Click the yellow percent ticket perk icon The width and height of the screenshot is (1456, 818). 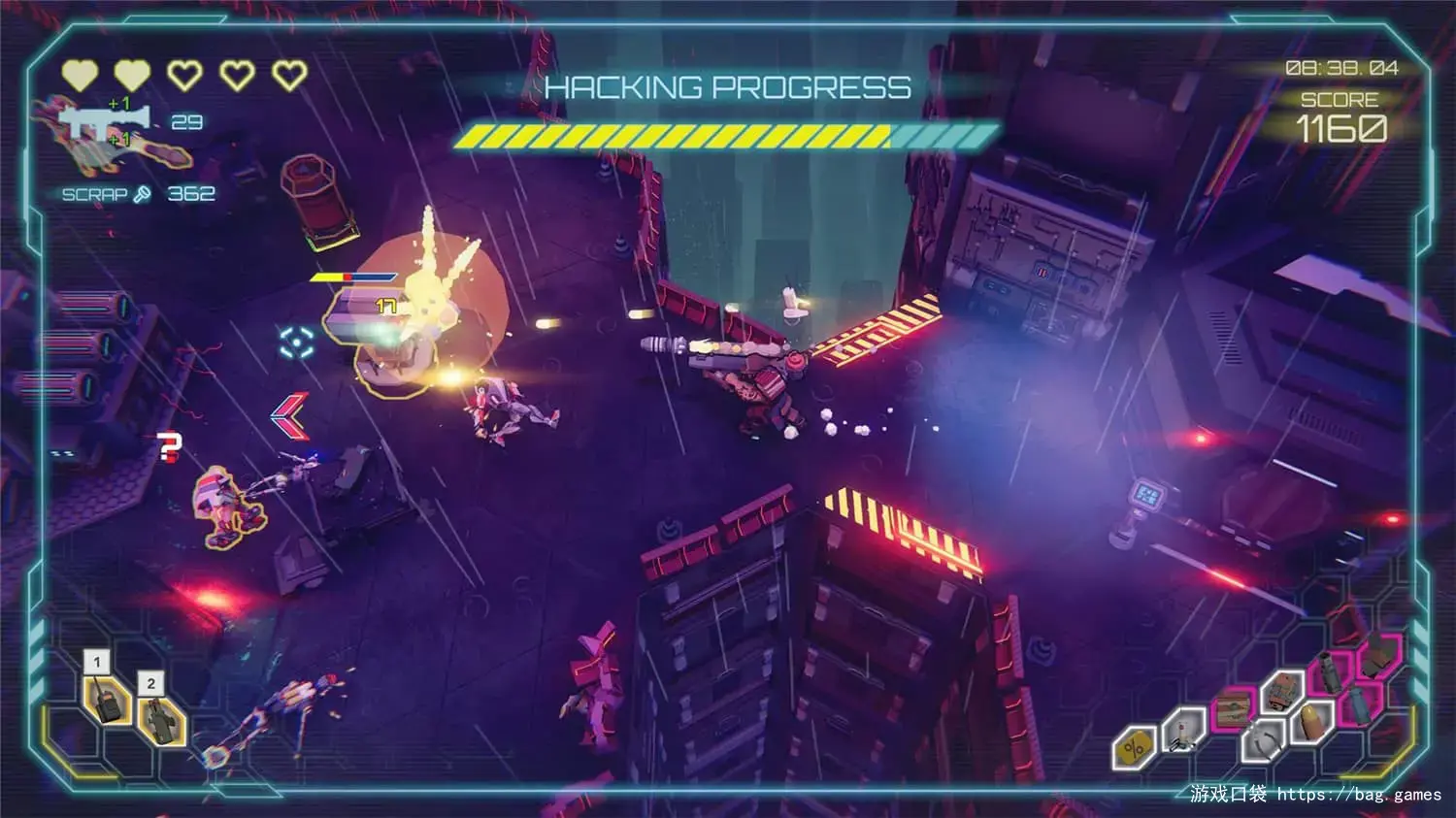click(x=1134, y=748)
